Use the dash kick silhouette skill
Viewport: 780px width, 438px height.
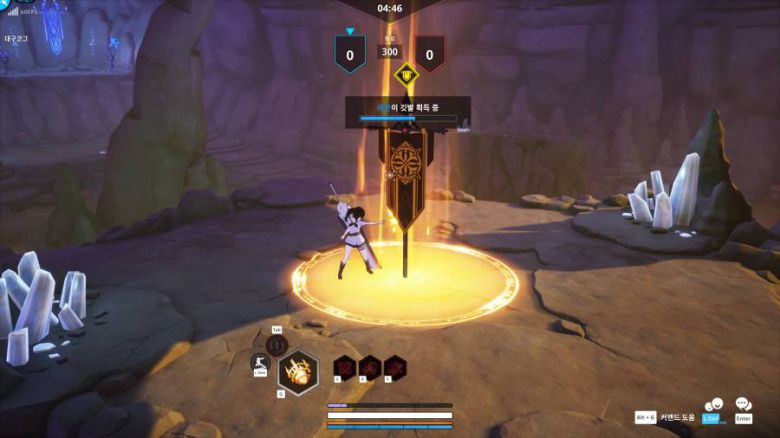pyautogui.click(x=259, y=364)
